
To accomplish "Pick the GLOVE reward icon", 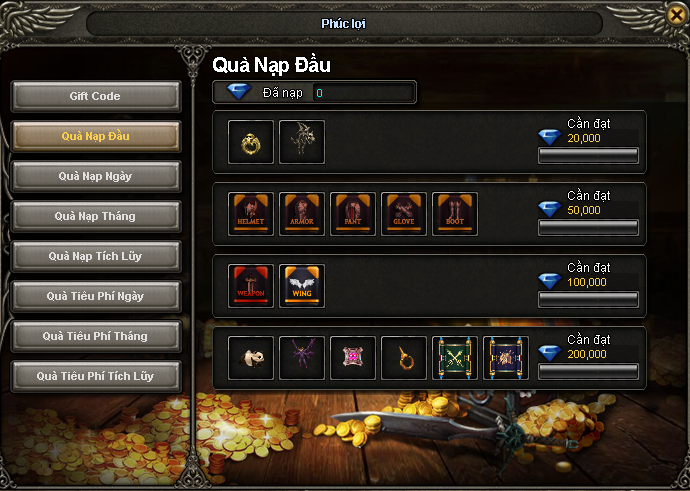I will pos(404,214).
